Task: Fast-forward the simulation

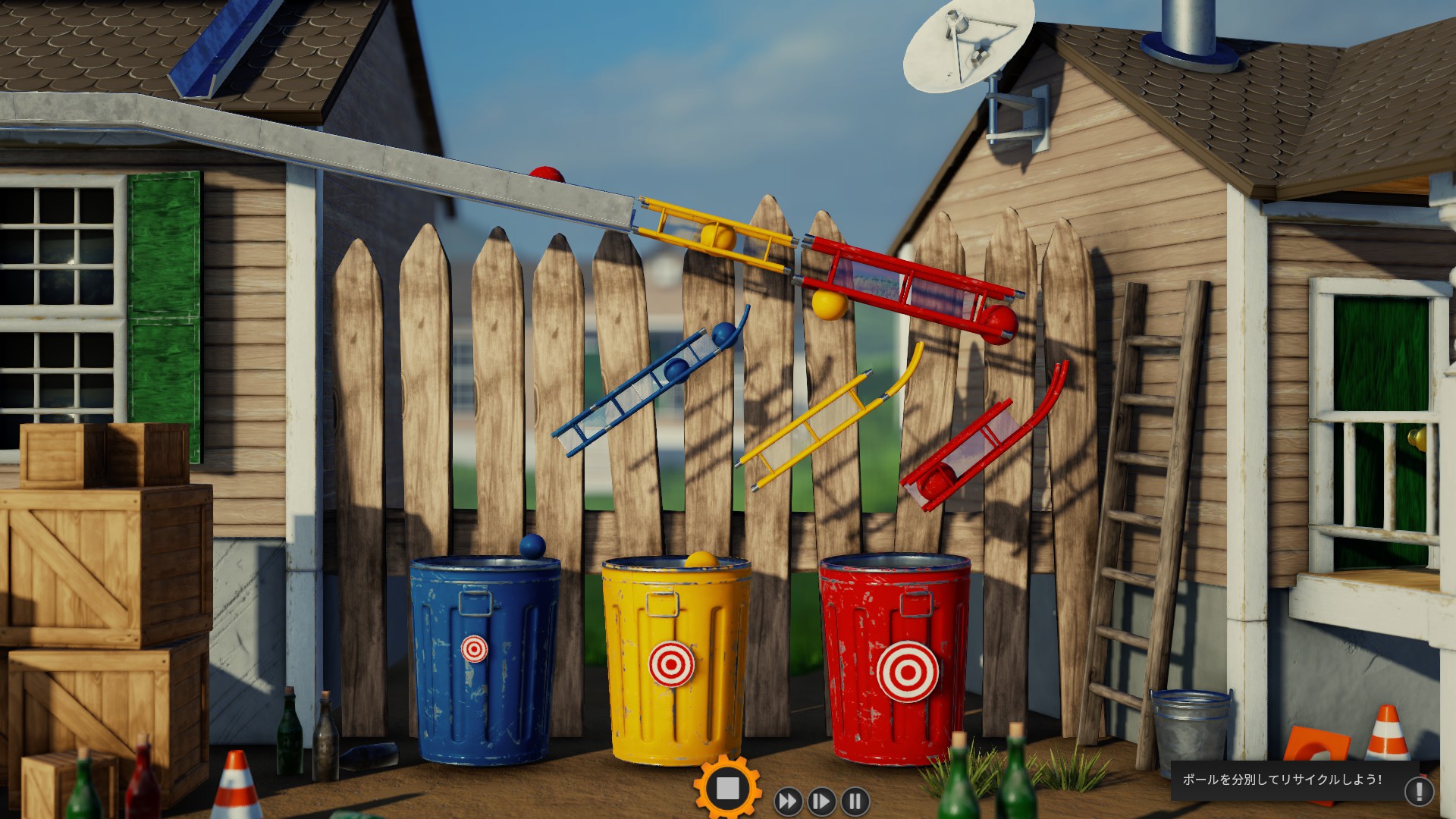Action: [788, 801]
